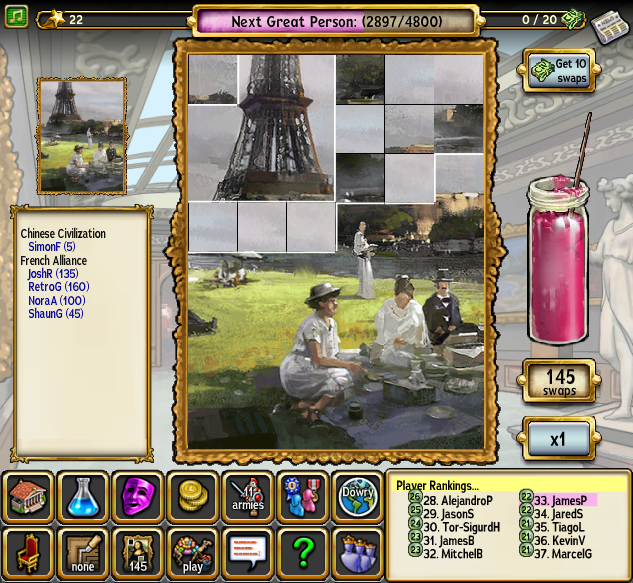
Task: Open the newspaper icon
Action: click(x=607, y=26)
